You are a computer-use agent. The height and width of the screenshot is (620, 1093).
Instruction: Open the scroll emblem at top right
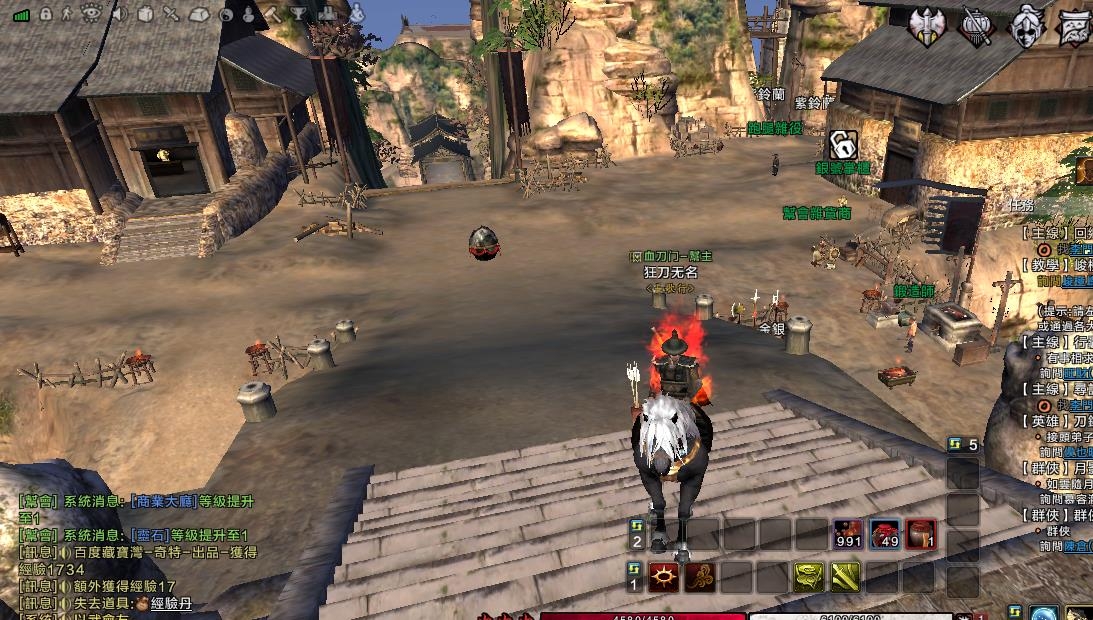pos(1074,25)
